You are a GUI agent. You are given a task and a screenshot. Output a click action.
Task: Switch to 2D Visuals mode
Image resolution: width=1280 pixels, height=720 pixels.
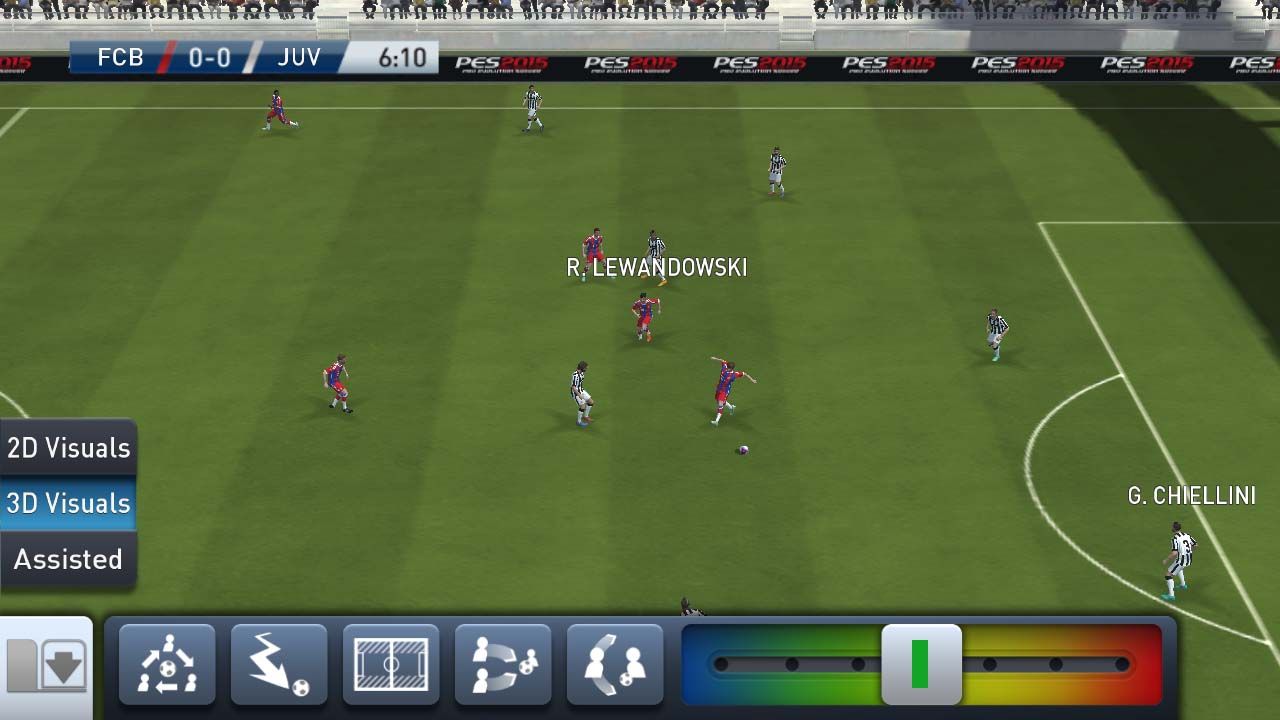coord(67,447)
